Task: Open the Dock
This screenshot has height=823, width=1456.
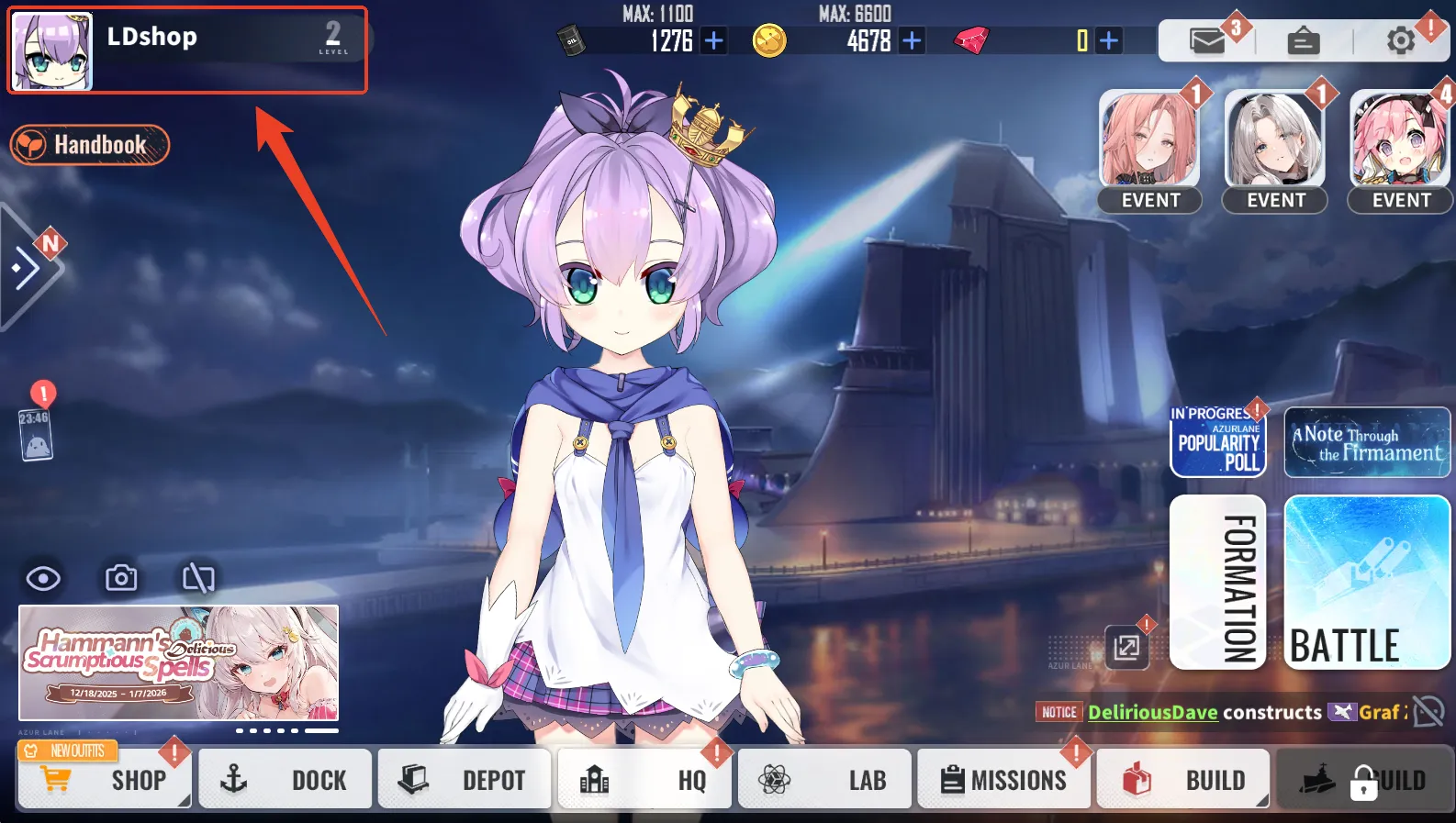Action: pyautogui.click(x=285, y=779)
